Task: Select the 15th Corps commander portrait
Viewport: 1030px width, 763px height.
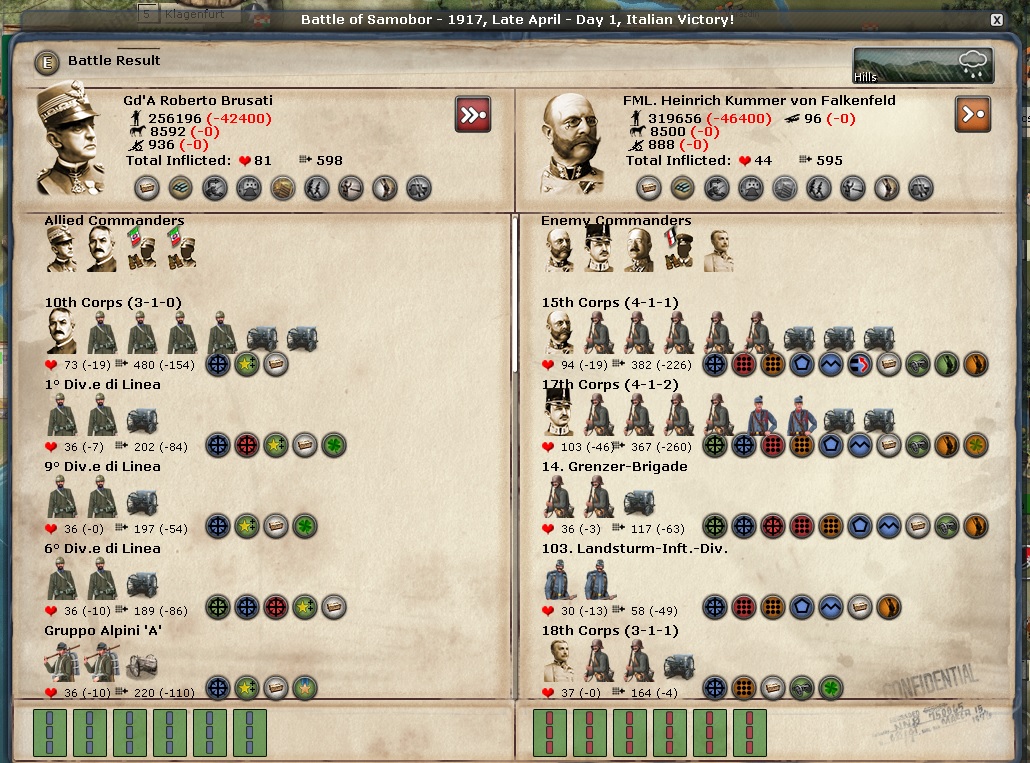Action: [x=560, y=332]
